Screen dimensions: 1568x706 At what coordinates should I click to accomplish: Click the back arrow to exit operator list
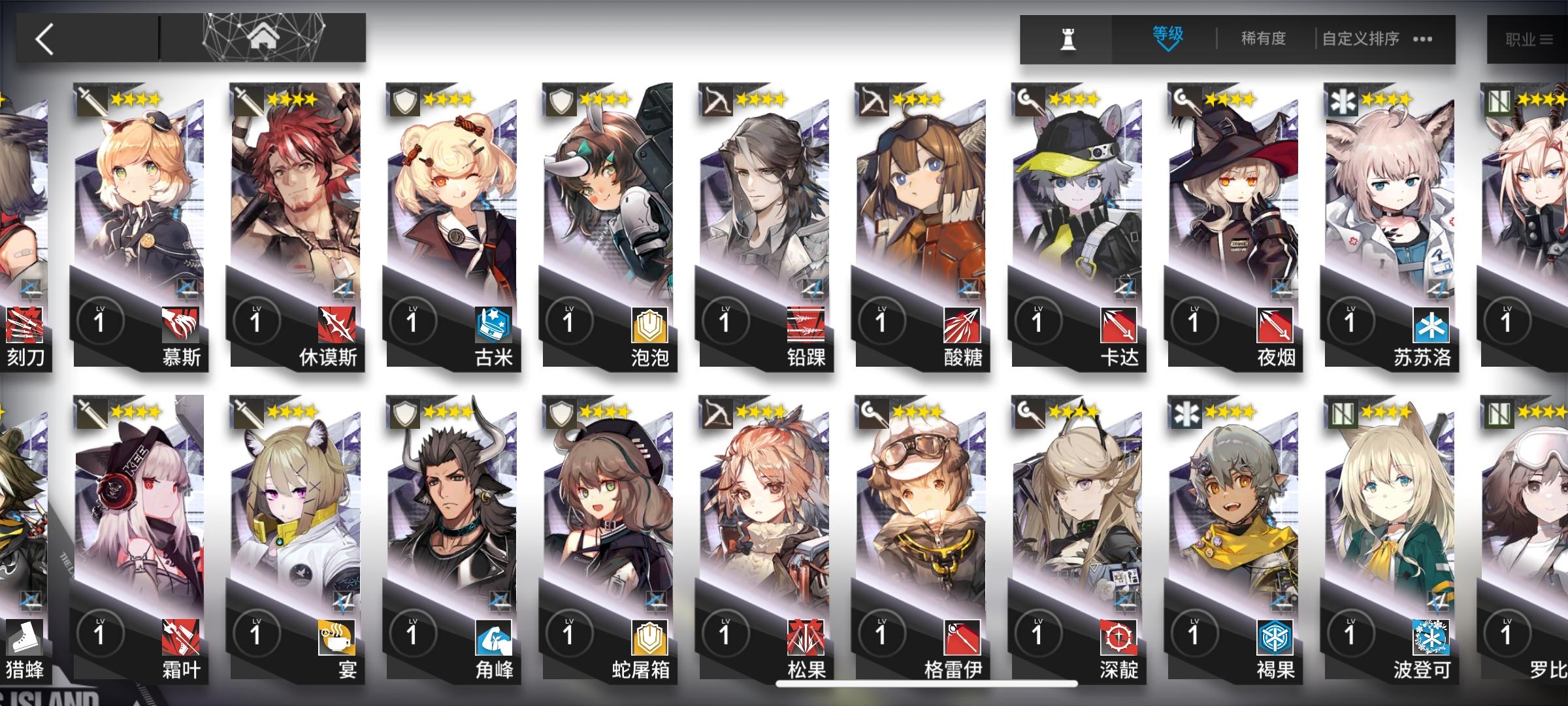[46, 37]
